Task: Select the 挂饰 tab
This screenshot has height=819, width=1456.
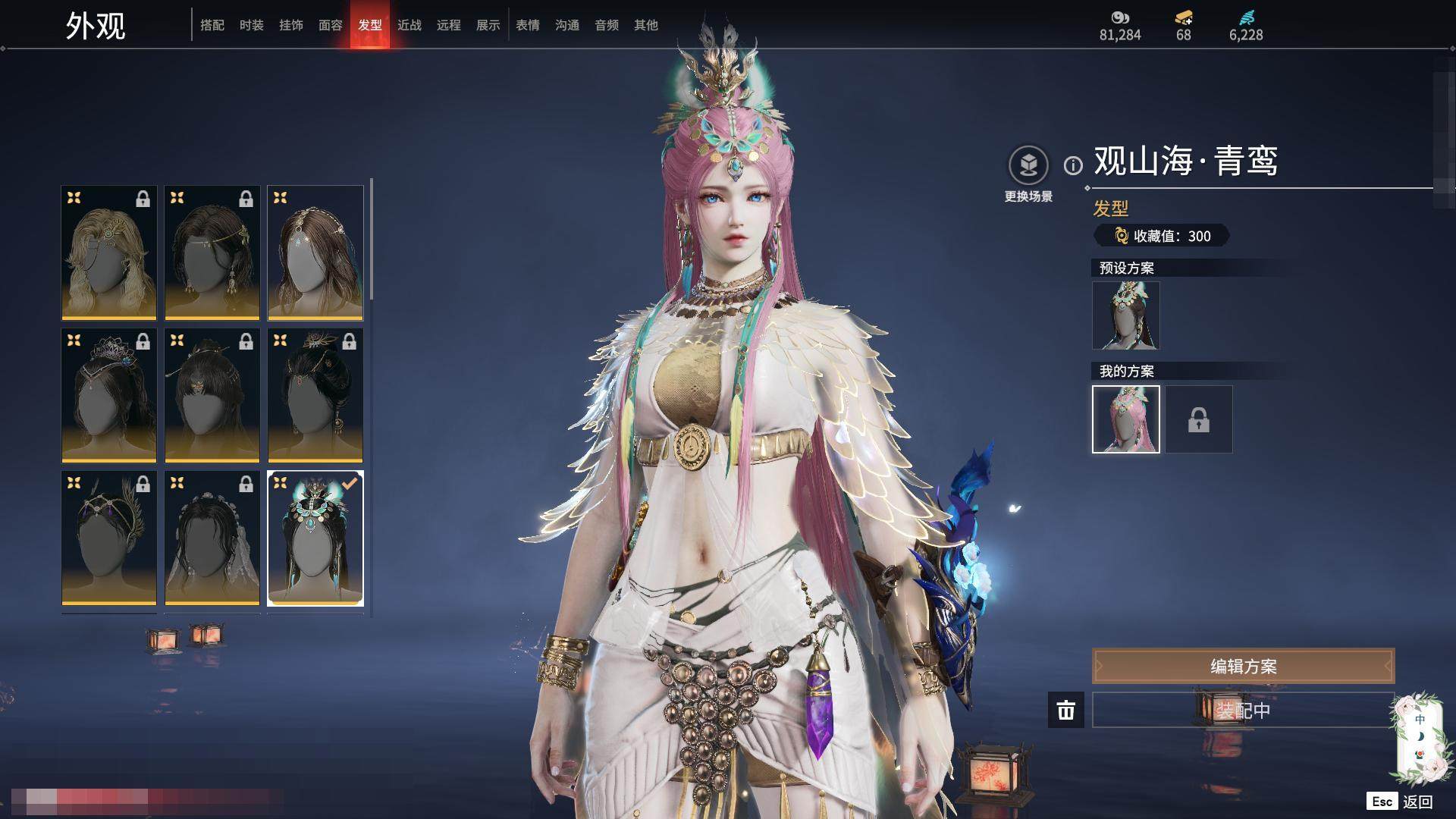Action: [291, 25]
